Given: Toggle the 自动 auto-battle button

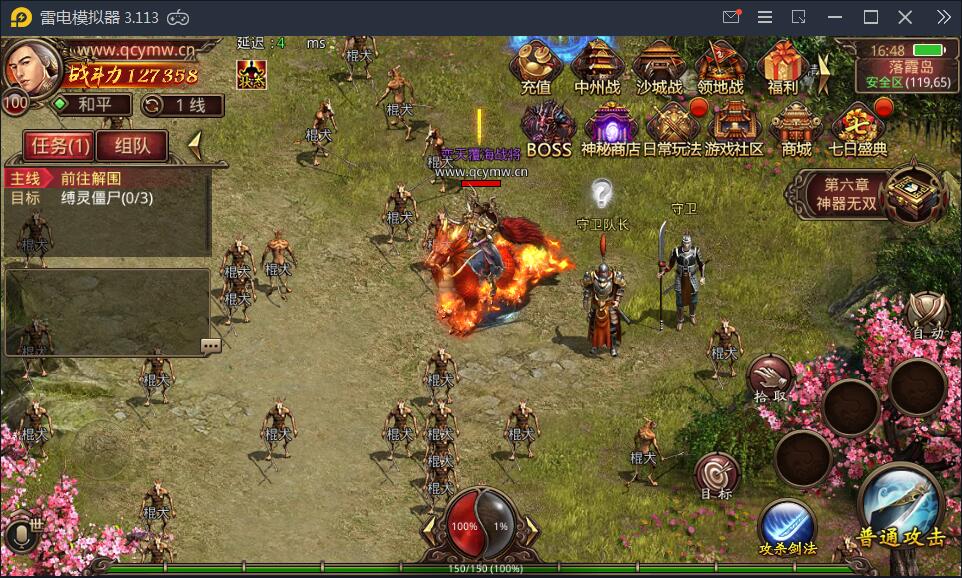Looking at the screenshot, I should click(x=928, y=316).
